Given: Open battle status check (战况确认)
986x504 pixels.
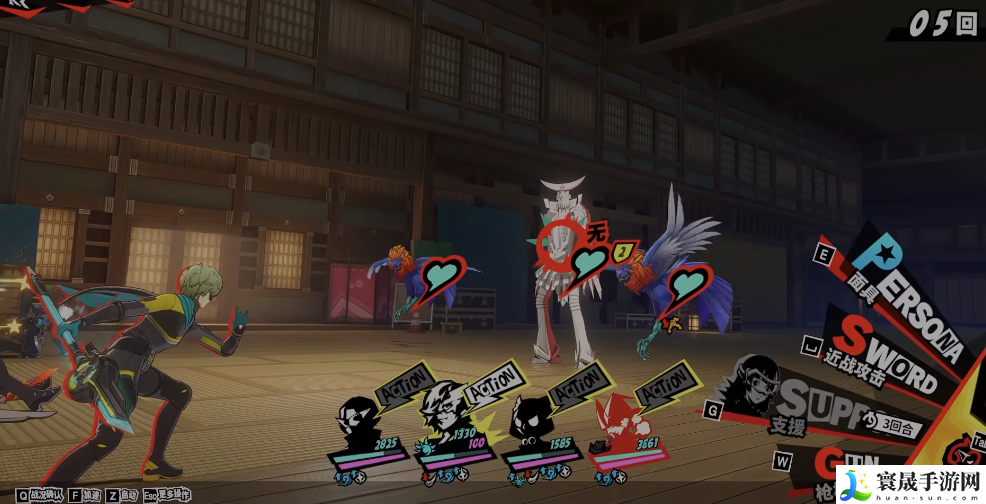Looking at the screenshot, I should (40, 495).
